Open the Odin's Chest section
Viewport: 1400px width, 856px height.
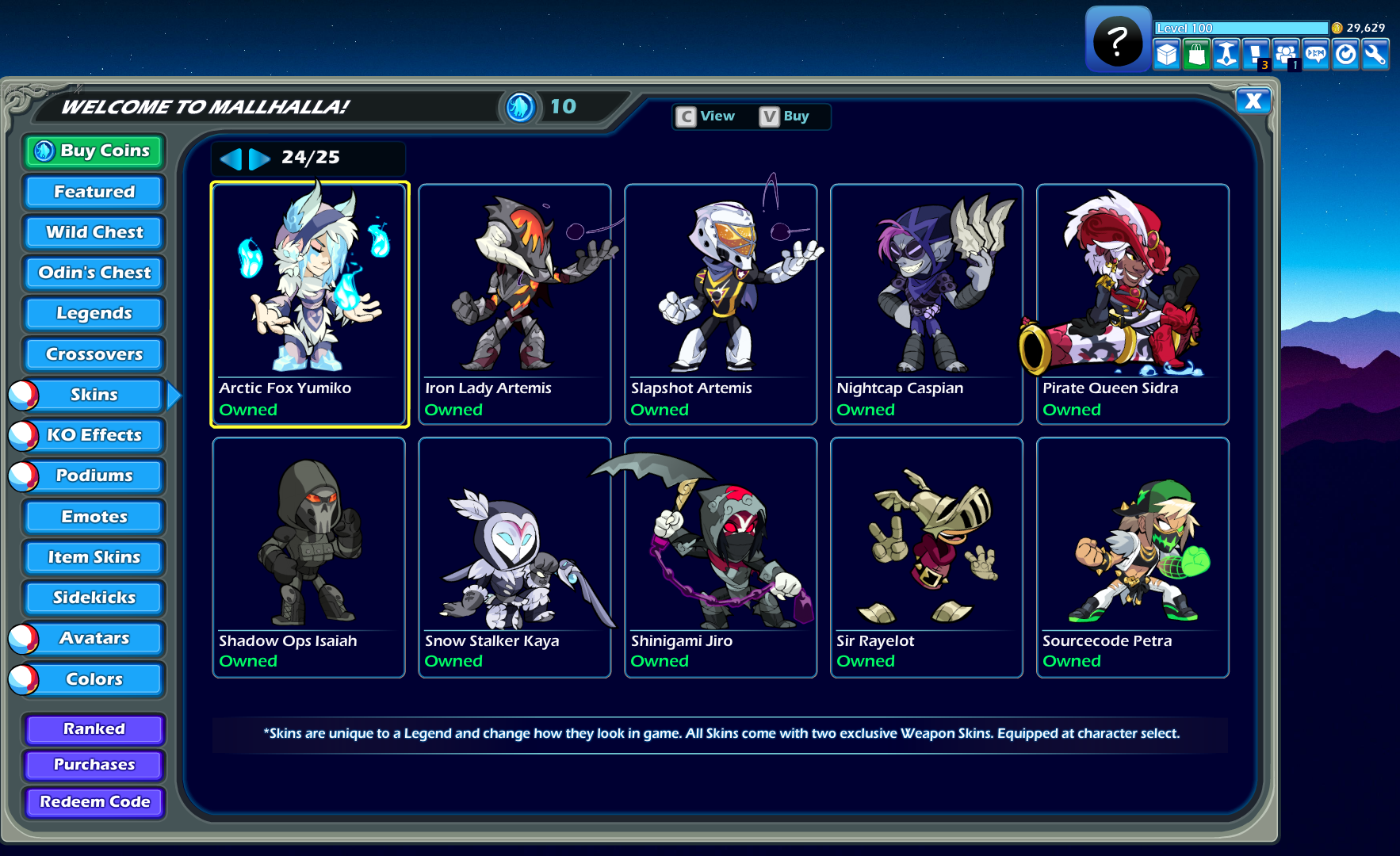click(x=93, y=273)
